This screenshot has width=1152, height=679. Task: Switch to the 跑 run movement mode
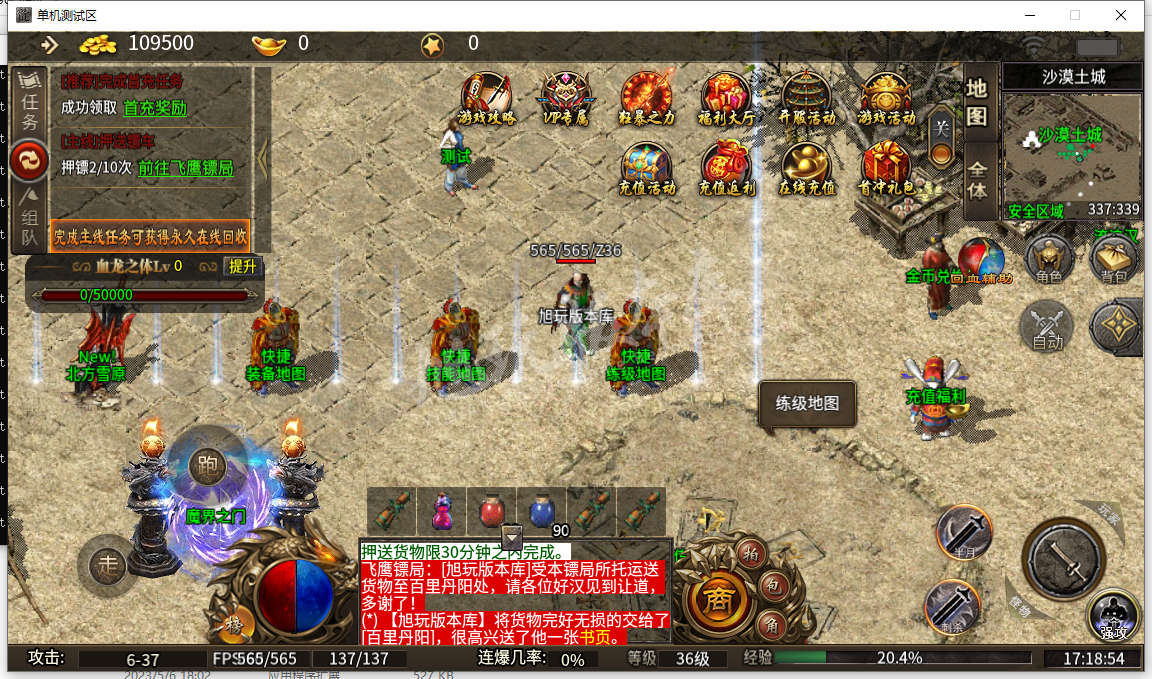206,465
